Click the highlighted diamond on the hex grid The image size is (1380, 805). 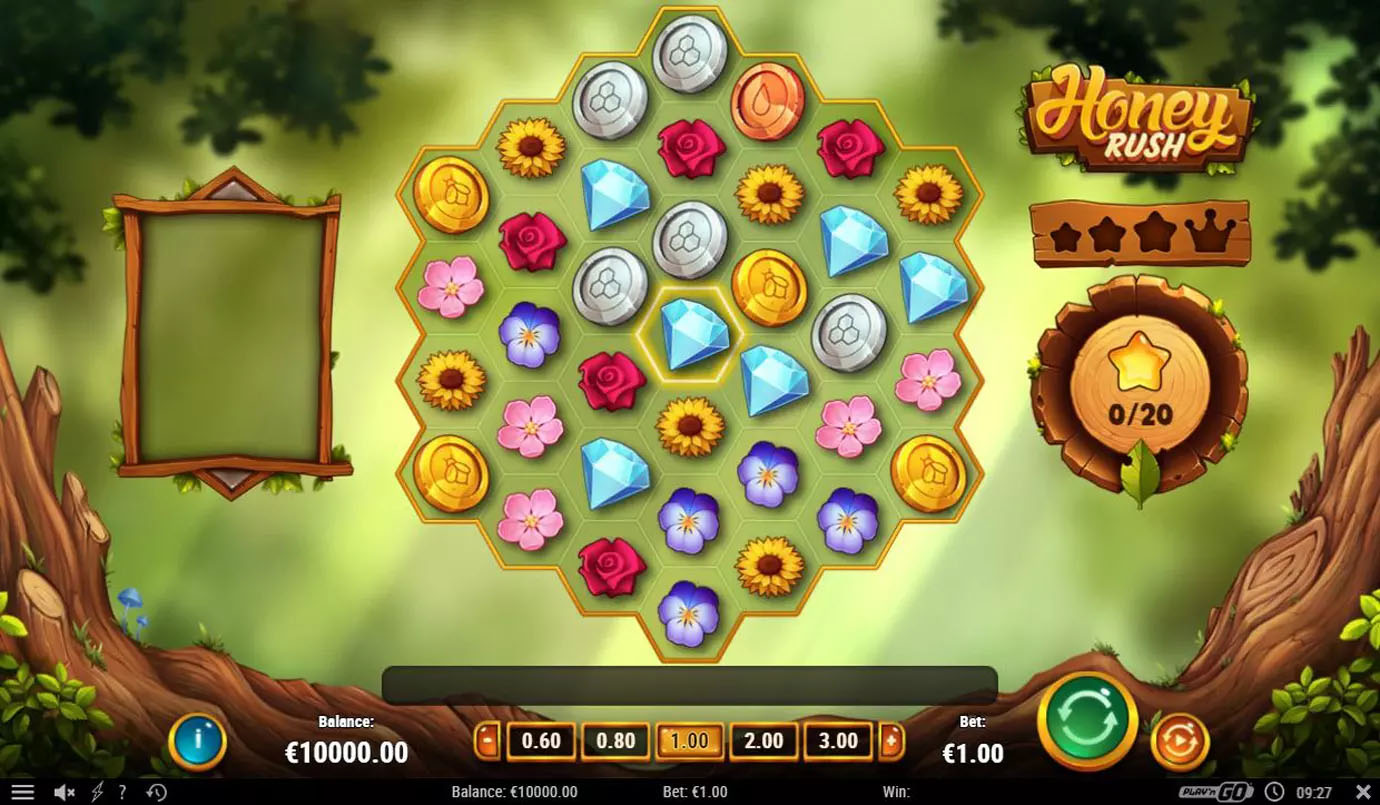[690, 337]
